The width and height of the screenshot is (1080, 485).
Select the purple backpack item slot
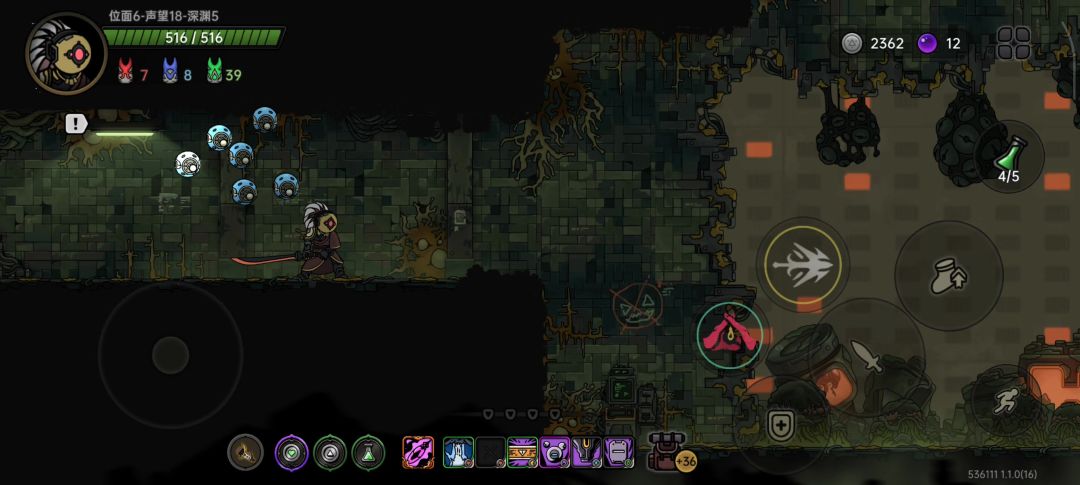[619, 452]
